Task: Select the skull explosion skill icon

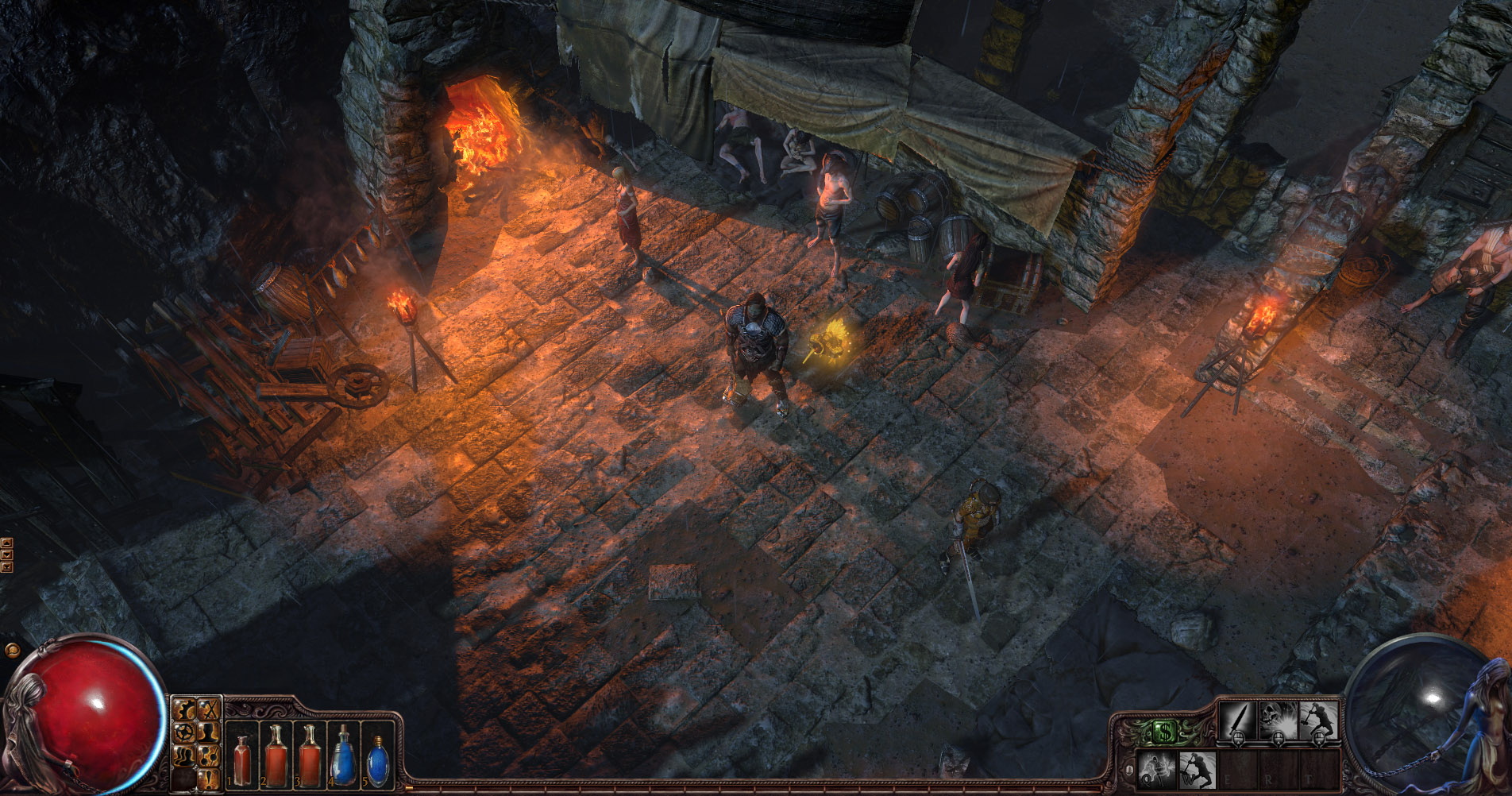Action: click(x=1278, y=720)
